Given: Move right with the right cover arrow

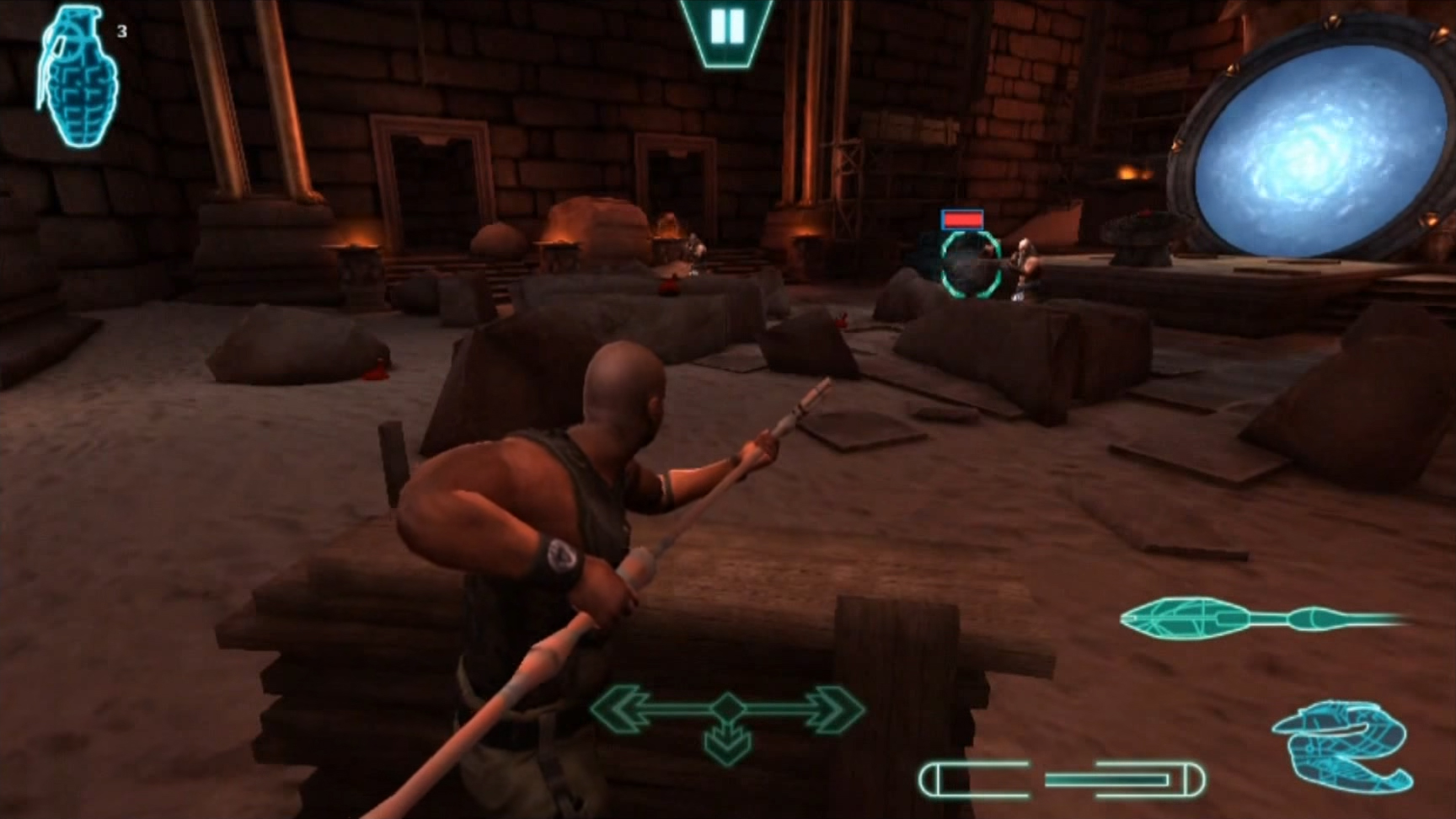Looking at the screenshot, I should click(830, 708).
